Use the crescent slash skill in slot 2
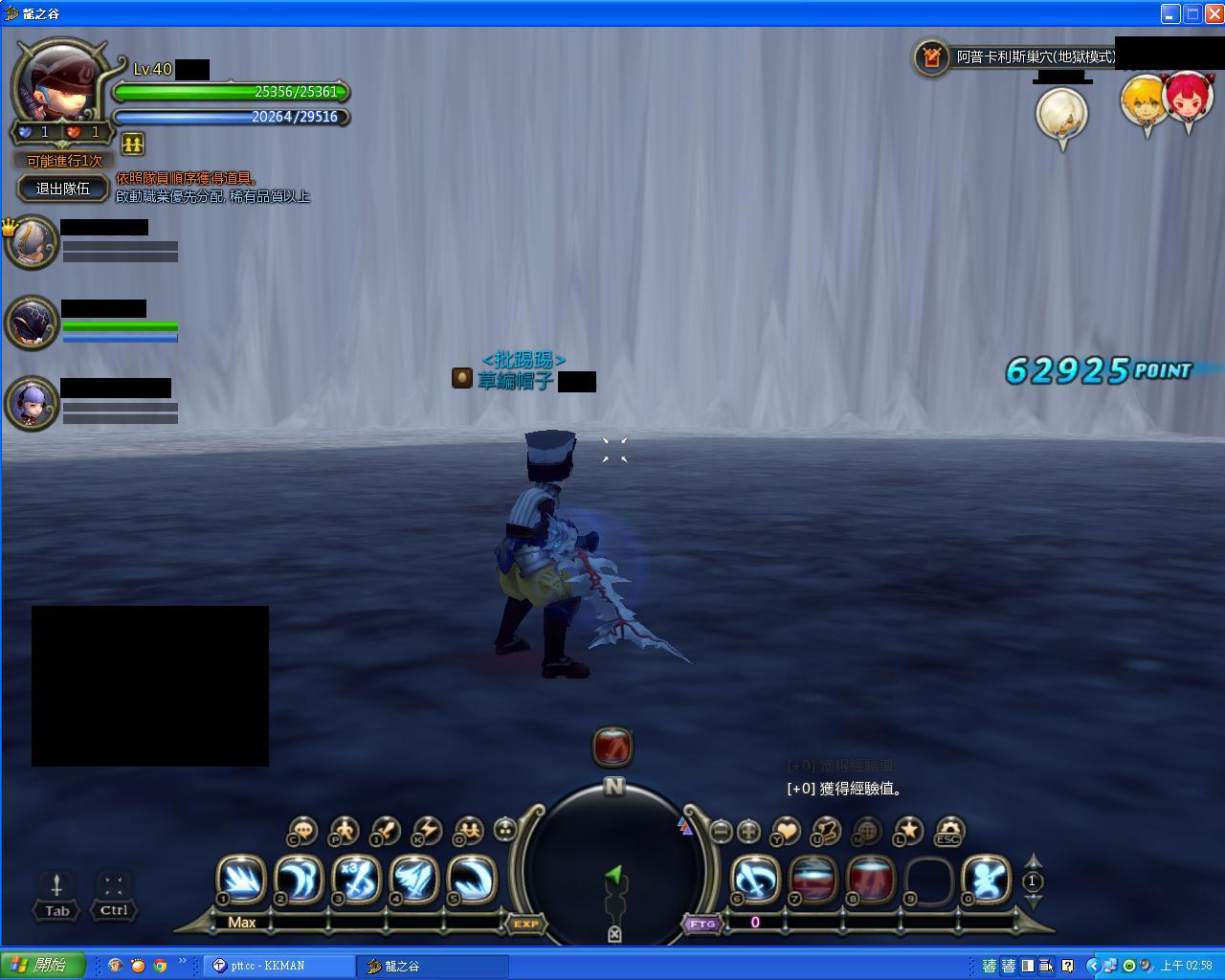The height and width of the screenshot is (980, 1225). click(299, 880)
